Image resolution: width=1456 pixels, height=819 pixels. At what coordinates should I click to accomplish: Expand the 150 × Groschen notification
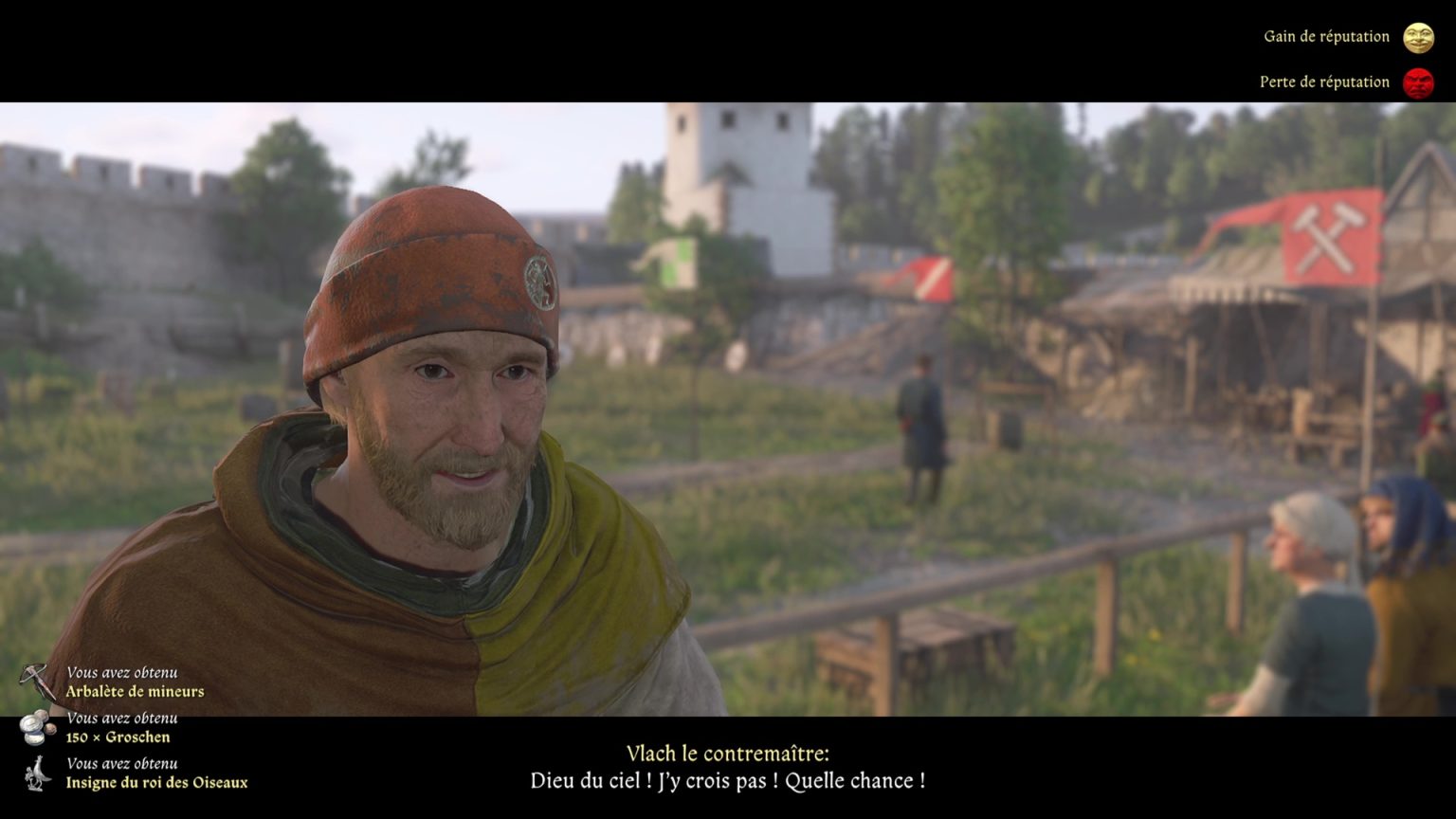coord(117,737)
